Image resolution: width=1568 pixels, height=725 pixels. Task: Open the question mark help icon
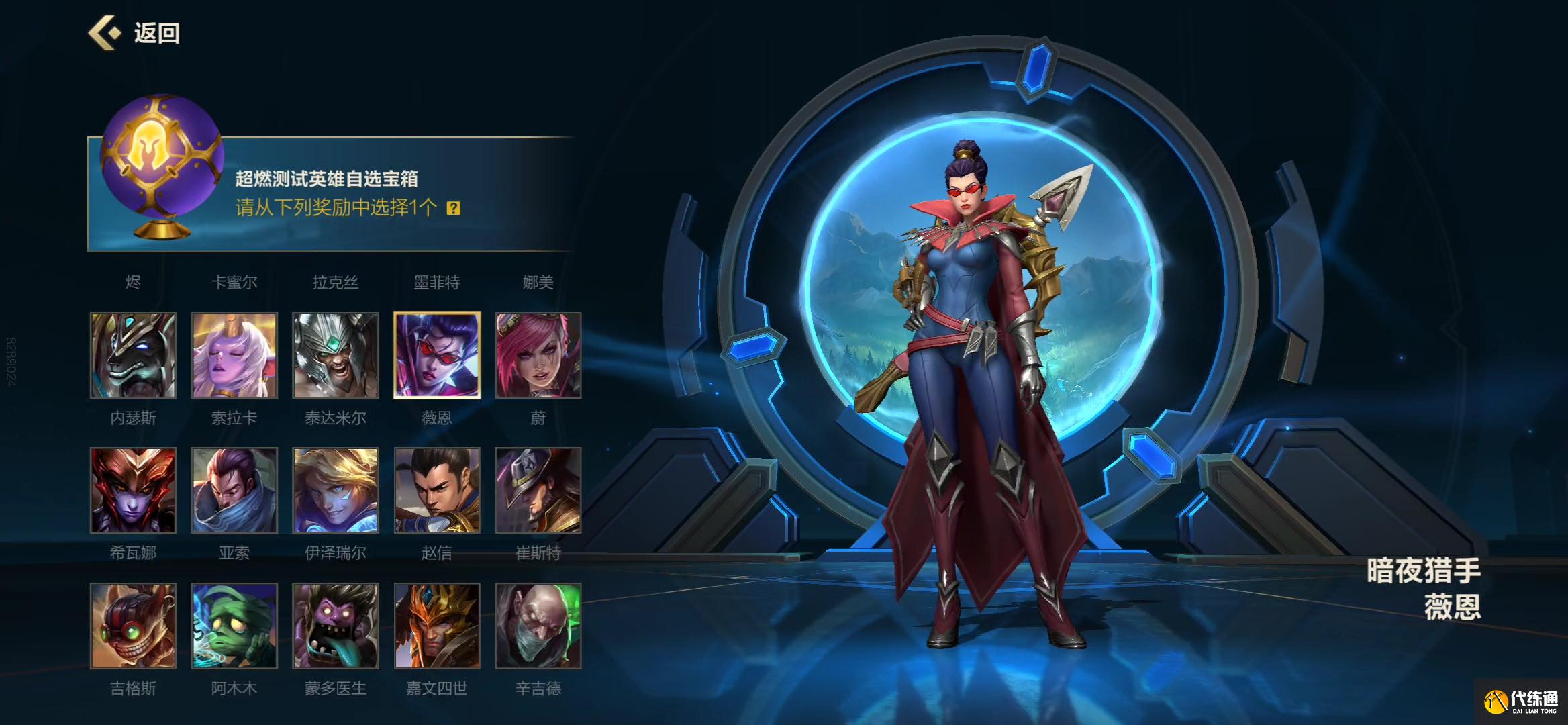click(x=454, y=208)
